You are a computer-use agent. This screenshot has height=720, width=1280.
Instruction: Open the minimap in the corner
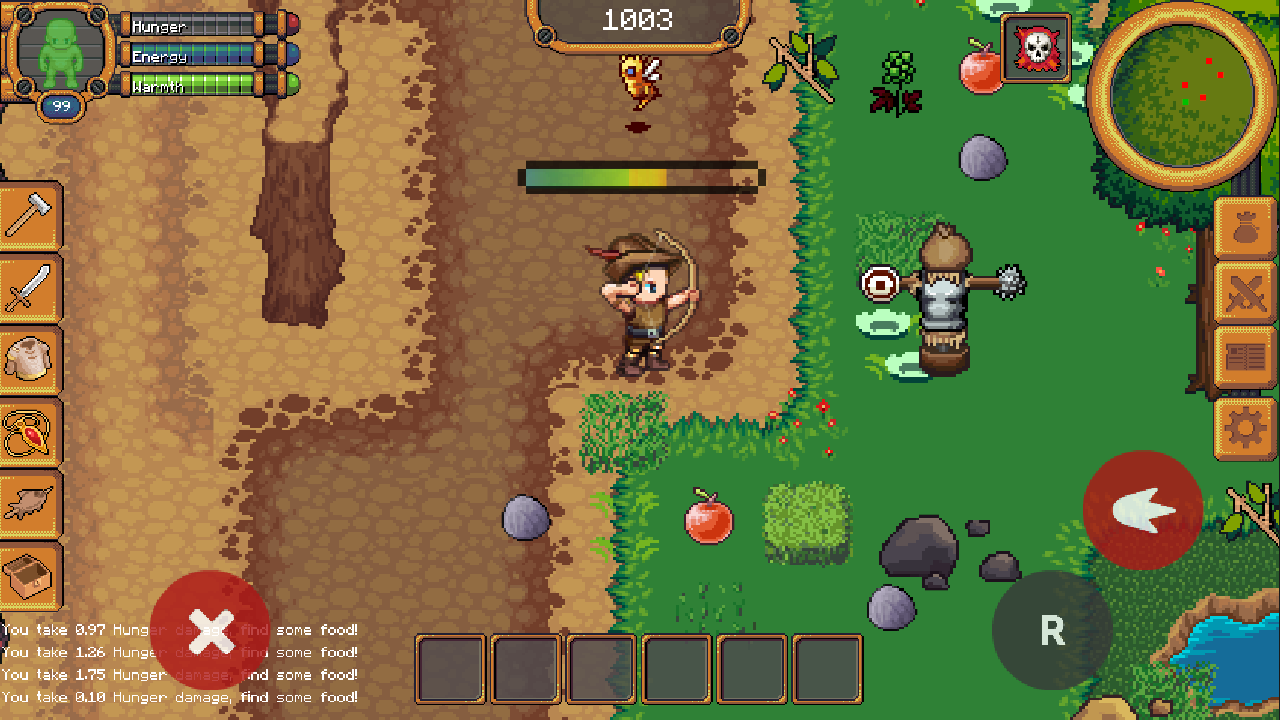[1186, 85]
